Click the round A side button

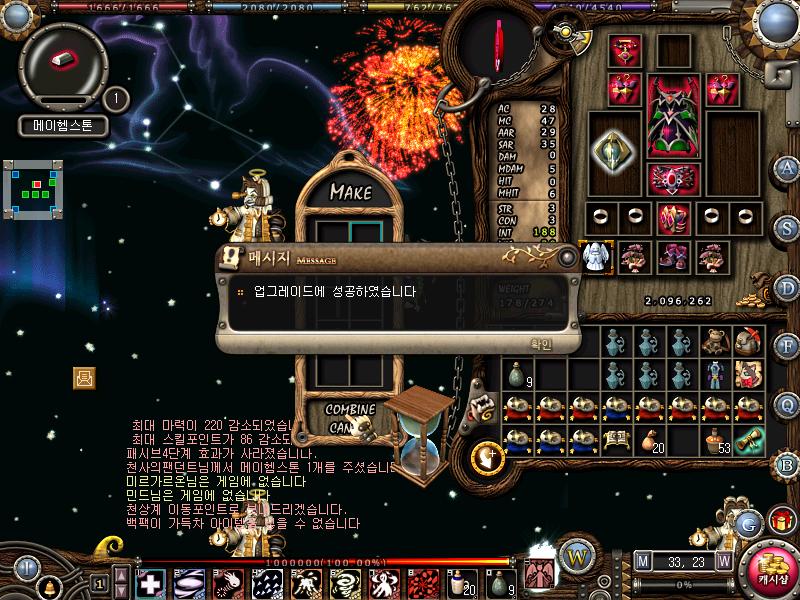788,168
